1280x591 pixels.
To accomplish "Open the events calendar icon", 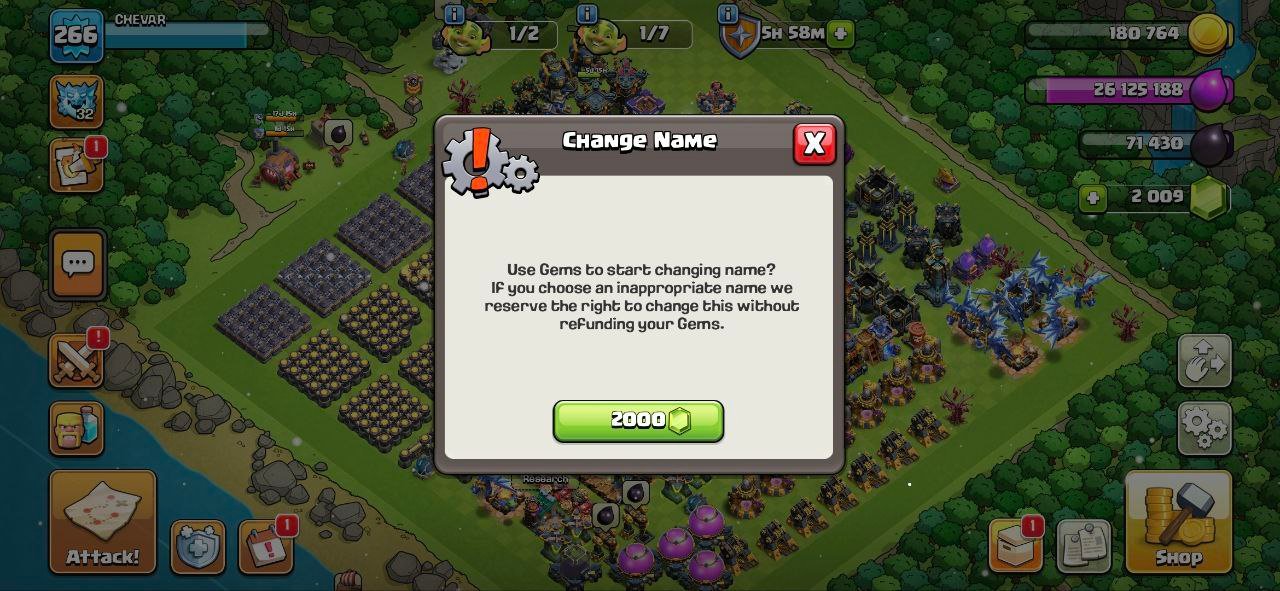I will point(266,548).
